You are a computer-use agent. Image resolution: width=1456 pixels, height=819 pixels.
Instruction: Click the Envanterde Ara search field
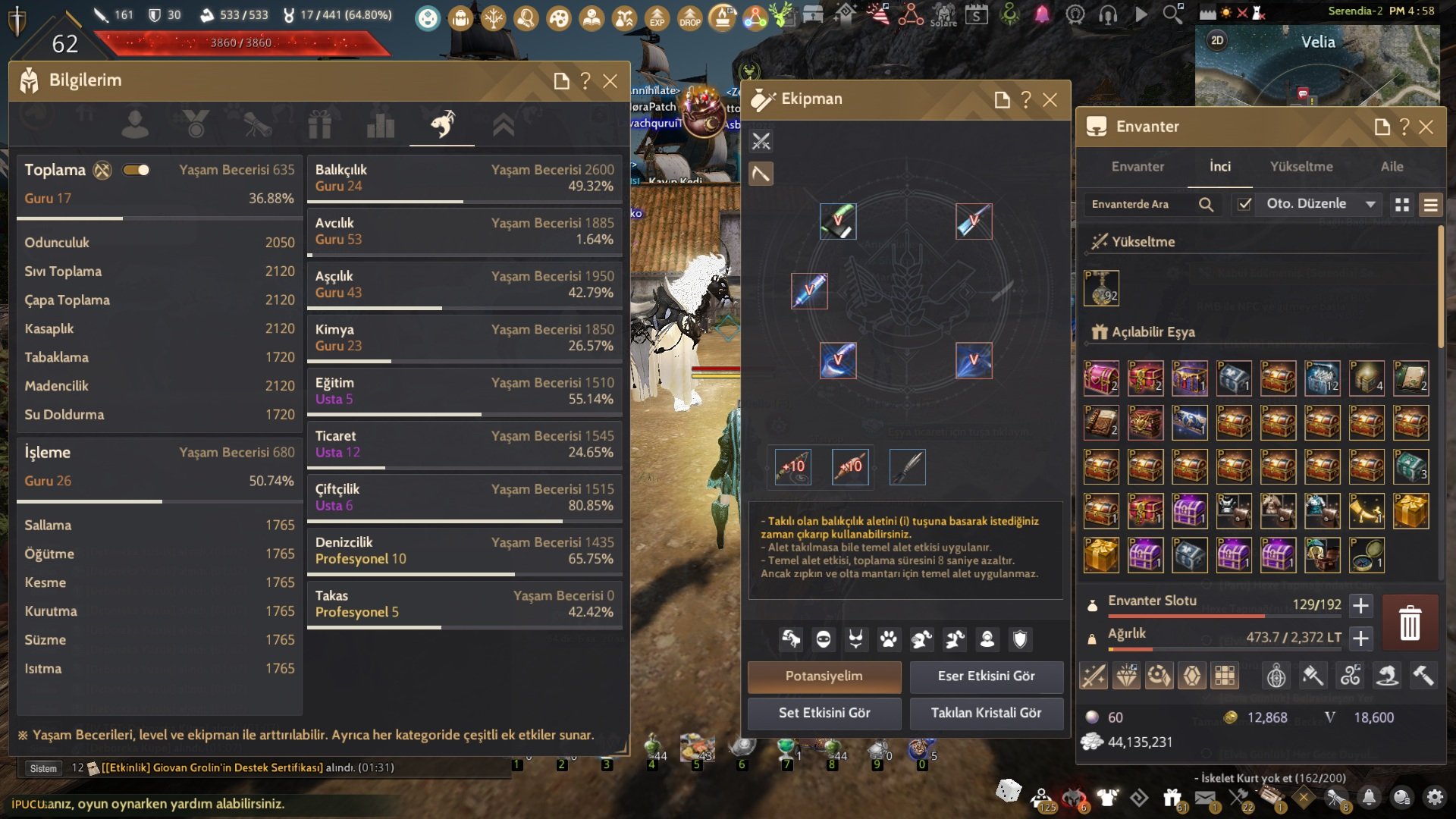(x=1137, y=204)
